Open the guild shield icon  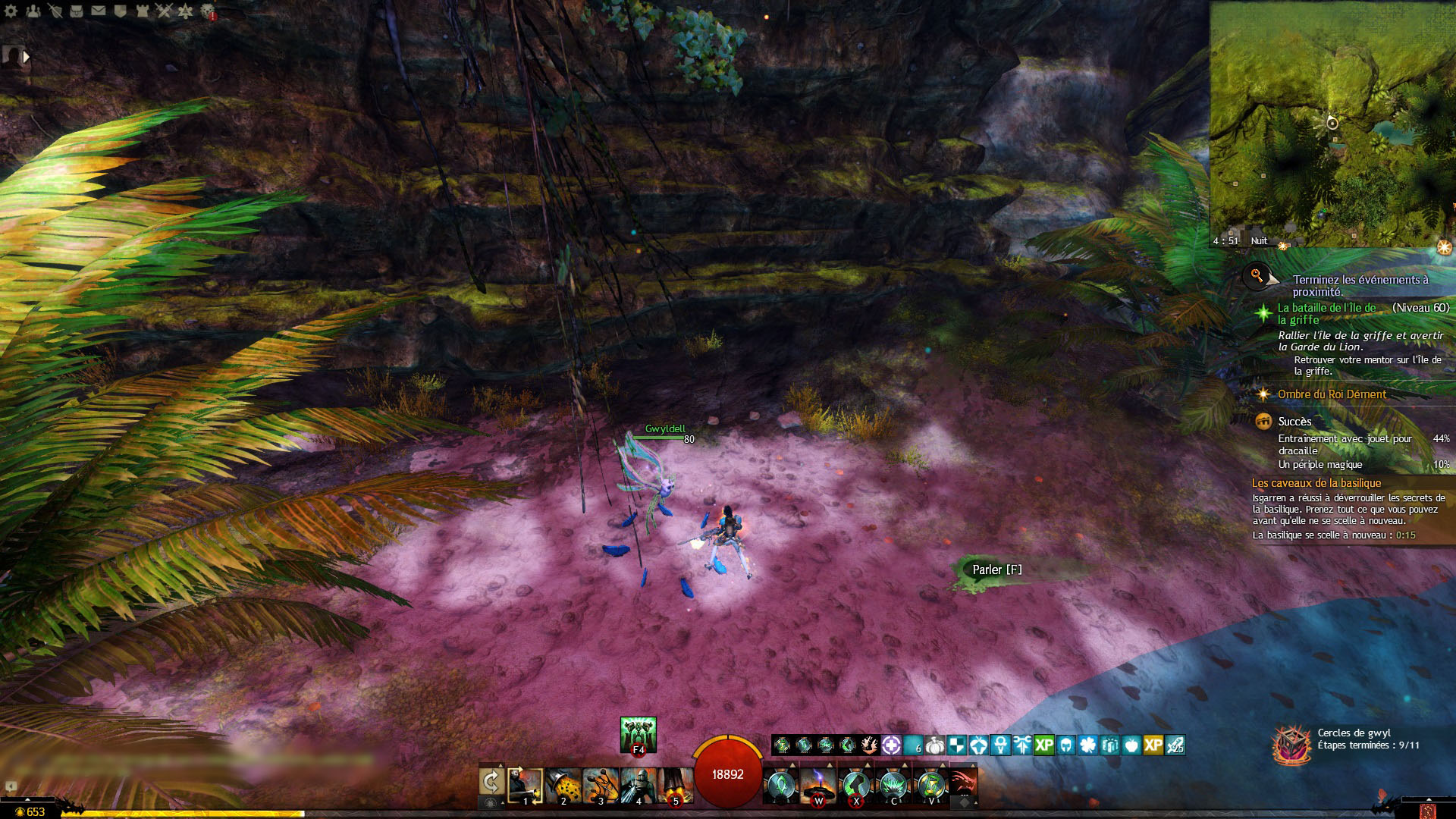click(x=120, y=11)
